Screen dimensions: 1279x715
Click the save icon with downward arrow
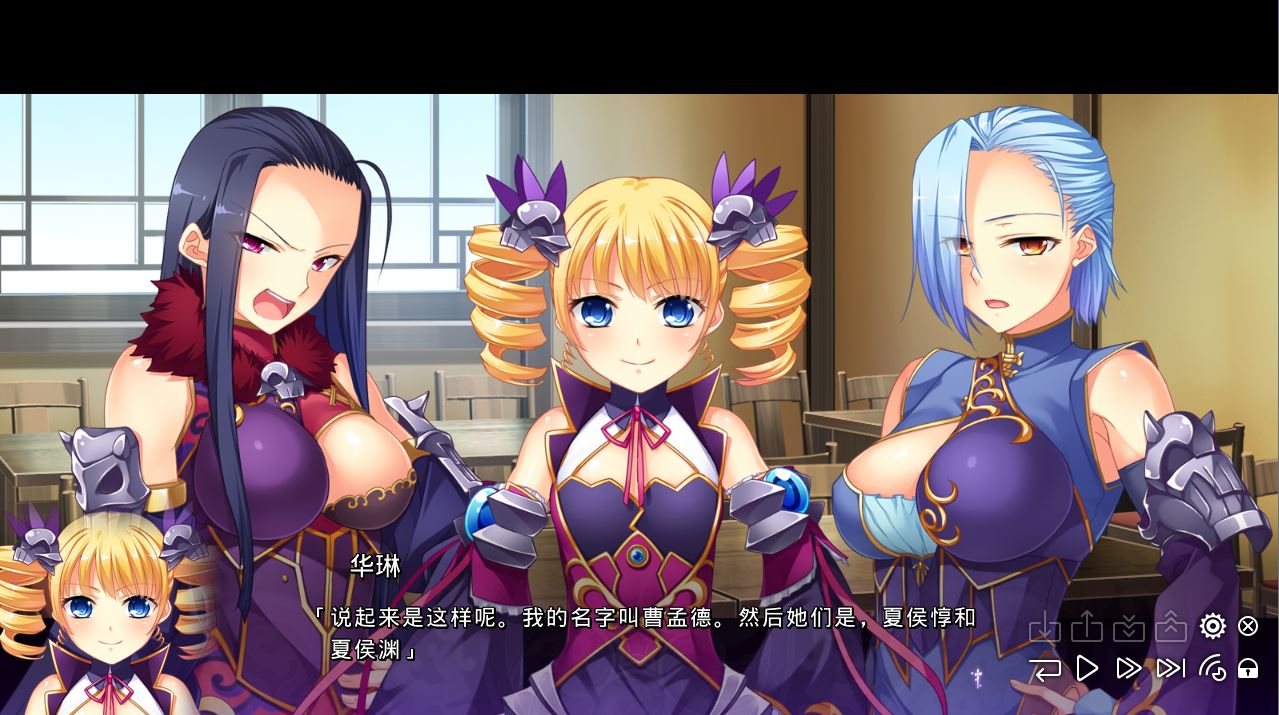1045,627
